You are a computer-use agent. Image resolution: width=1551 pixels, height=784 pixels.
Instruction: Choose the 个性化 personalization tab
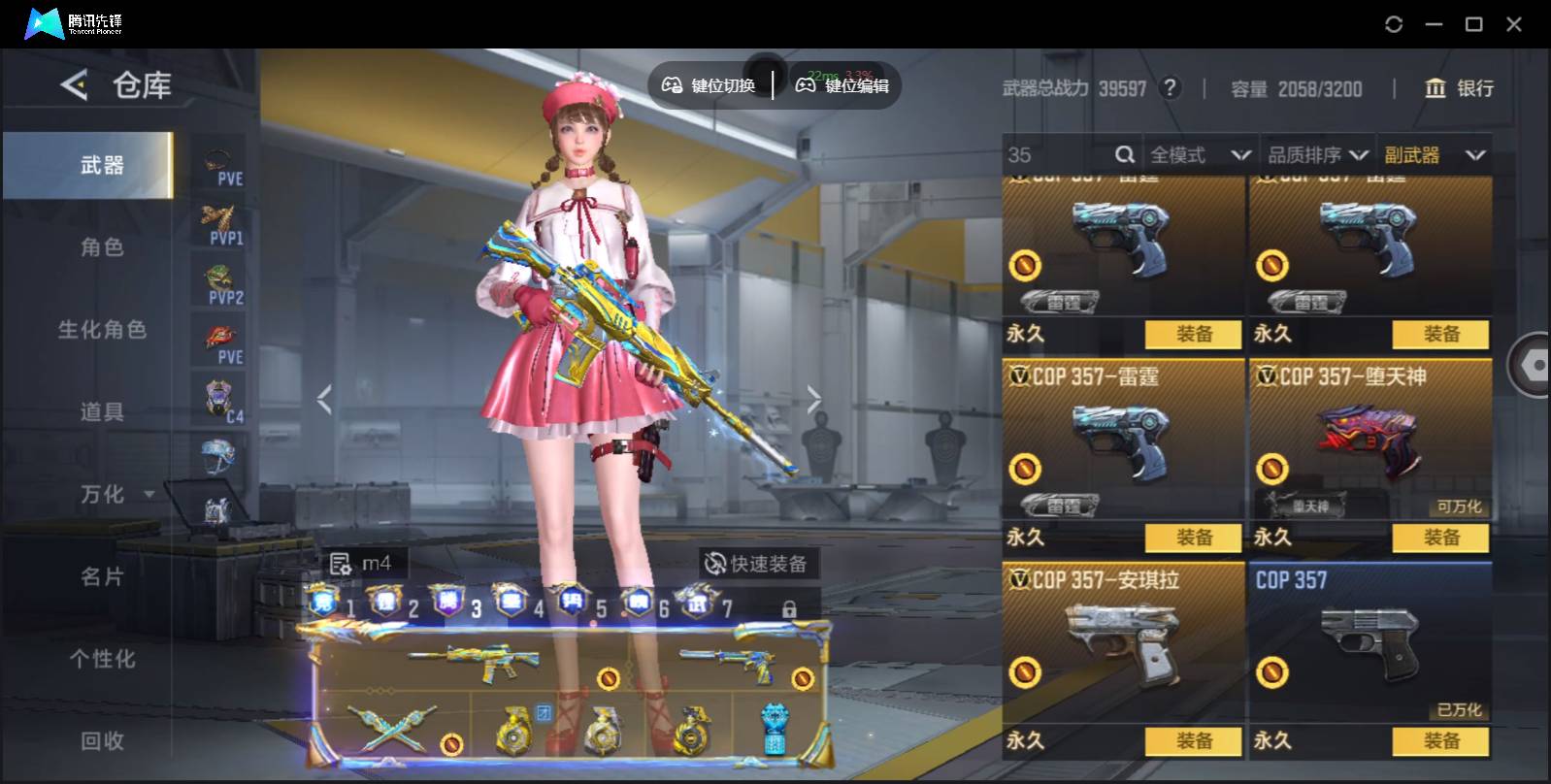click(x=102, y=660)
